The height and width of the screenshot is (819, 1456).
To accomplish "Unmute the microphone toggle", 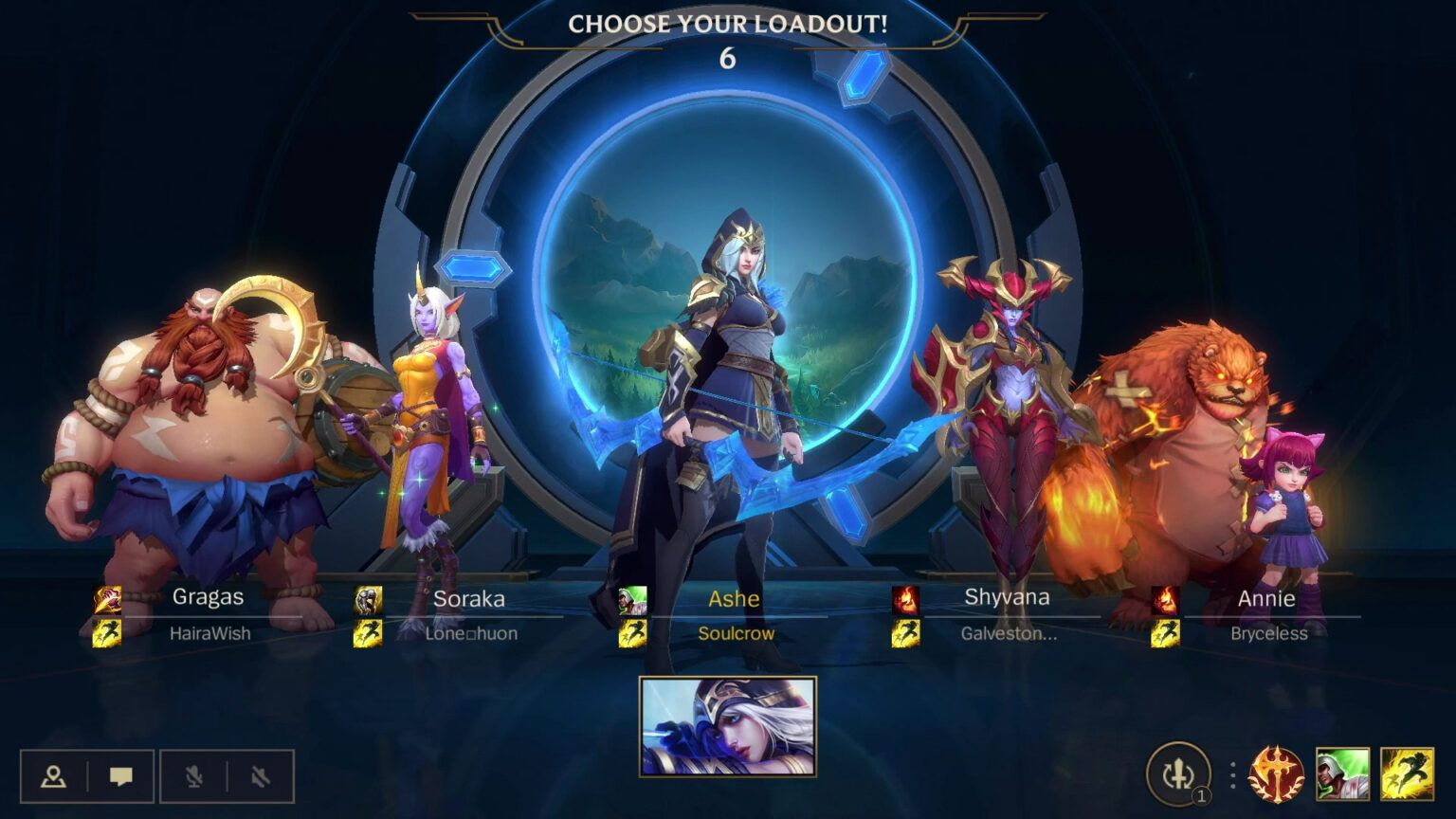I will [x=192, y=774].
